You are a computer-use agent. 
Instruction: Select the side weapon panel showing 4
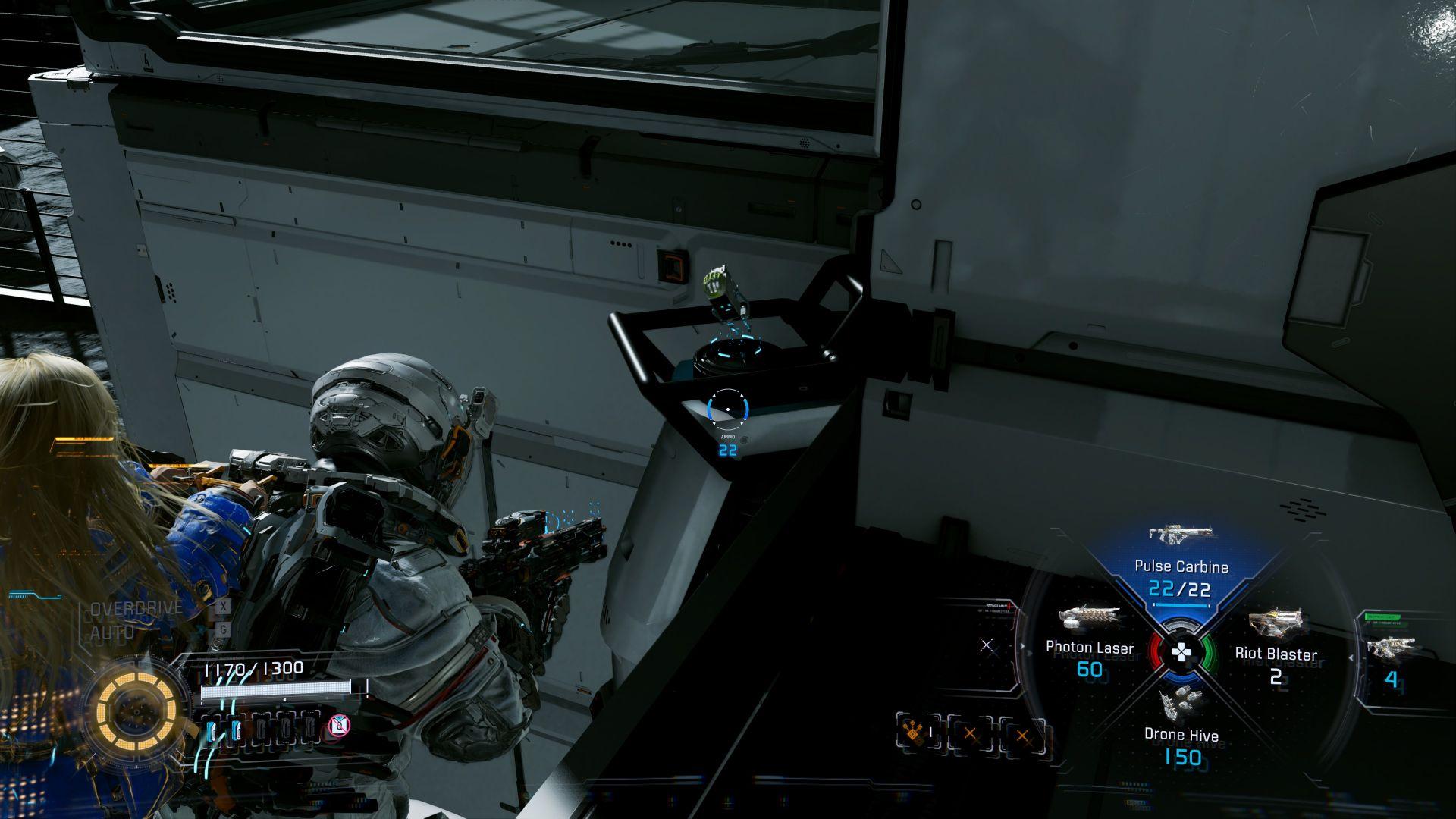pos(1391,660)
